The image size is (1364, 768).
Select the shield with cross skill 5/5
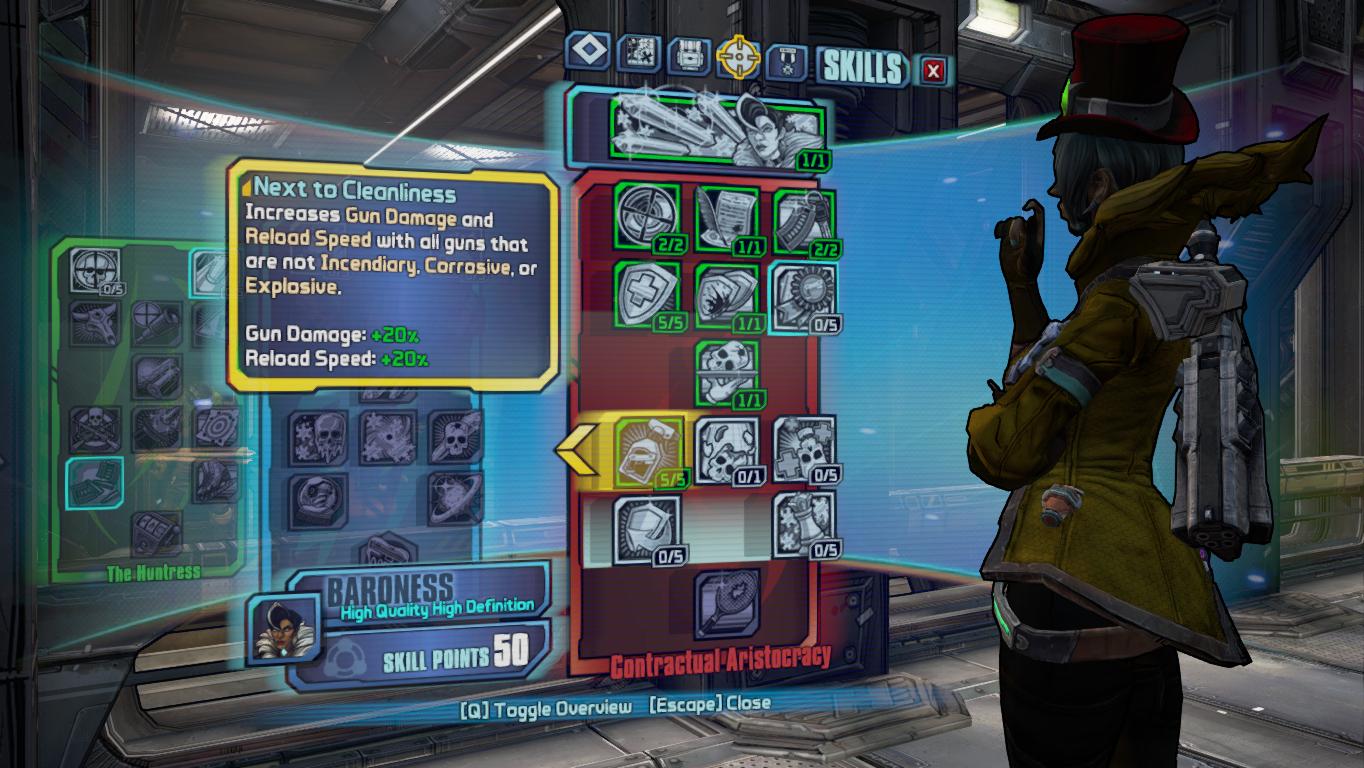647,295
